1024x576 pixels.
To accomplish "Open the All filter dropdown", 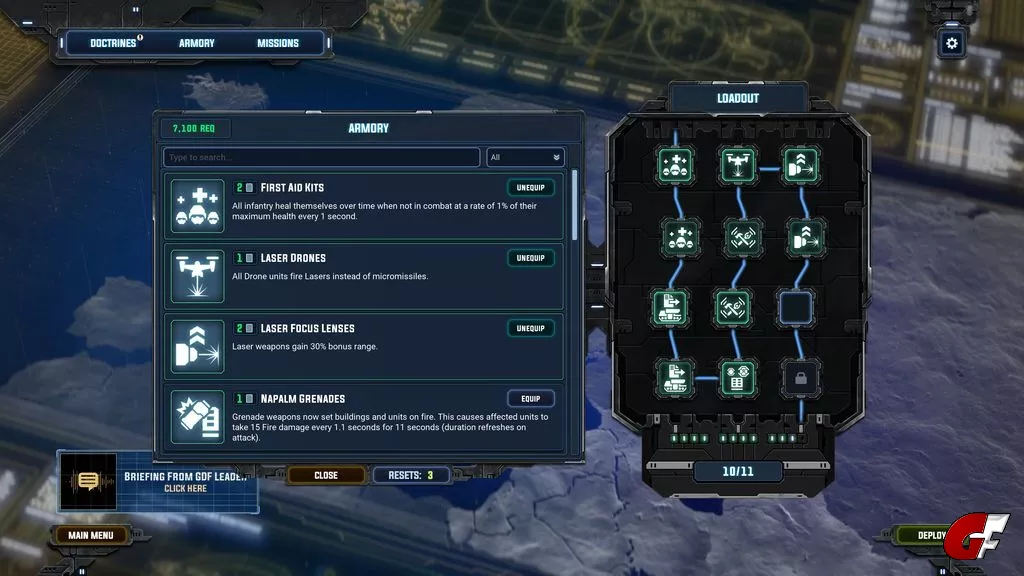I will coord(525,157).
